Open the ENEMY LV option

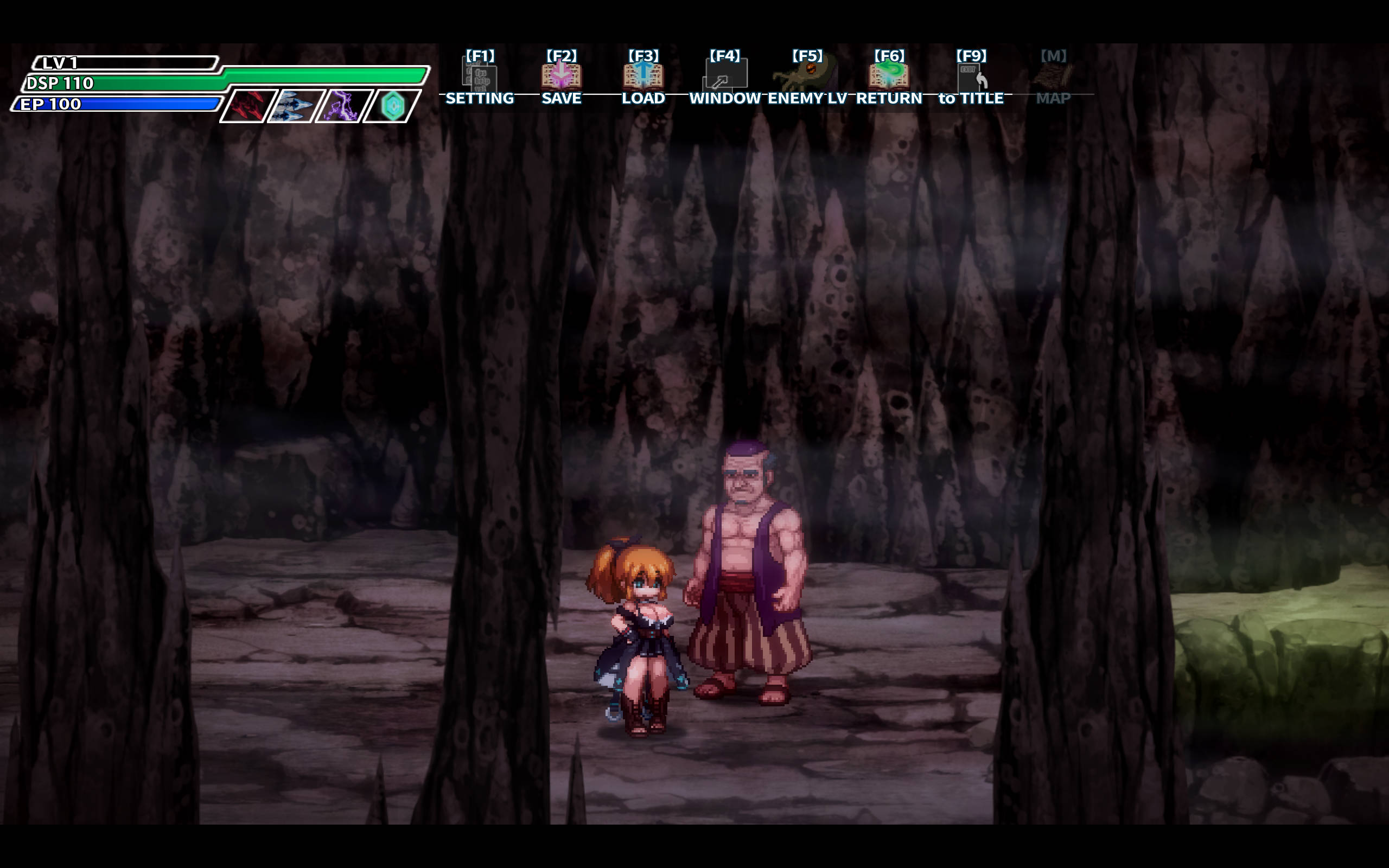807,76
